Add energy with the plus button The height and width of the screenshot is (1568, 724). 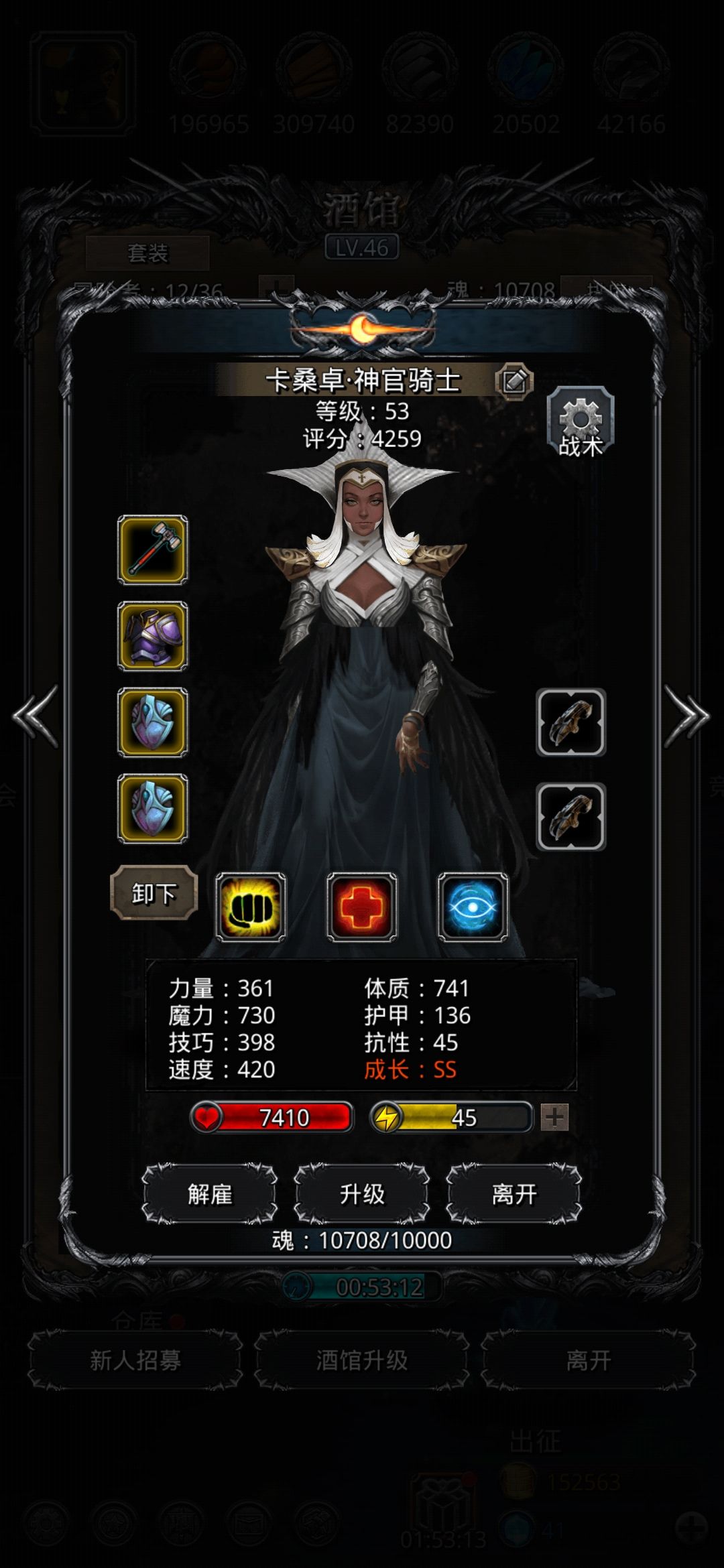554,1117
